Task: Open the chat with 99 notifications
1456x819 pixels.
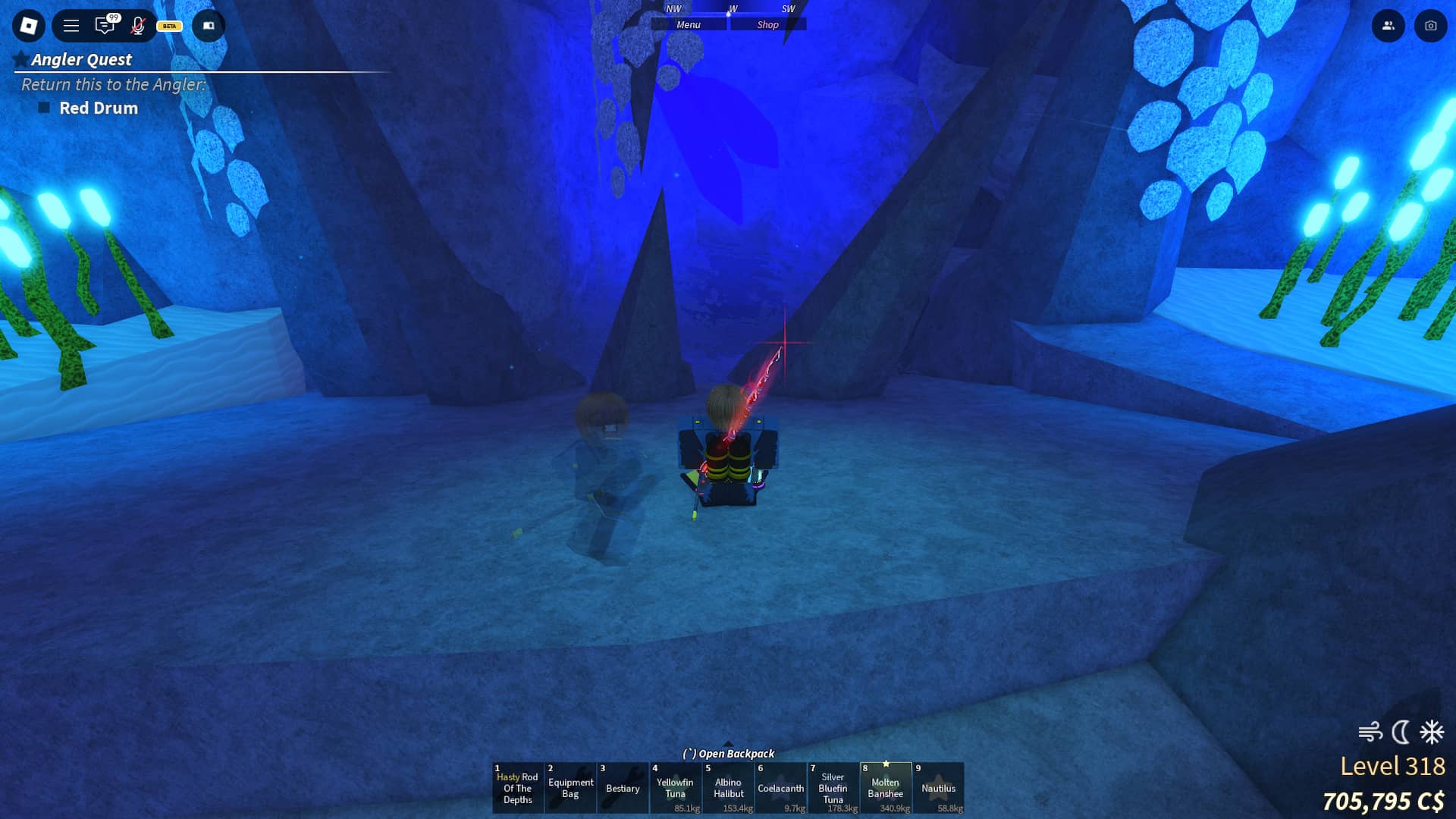Action: tap(105, 25)
